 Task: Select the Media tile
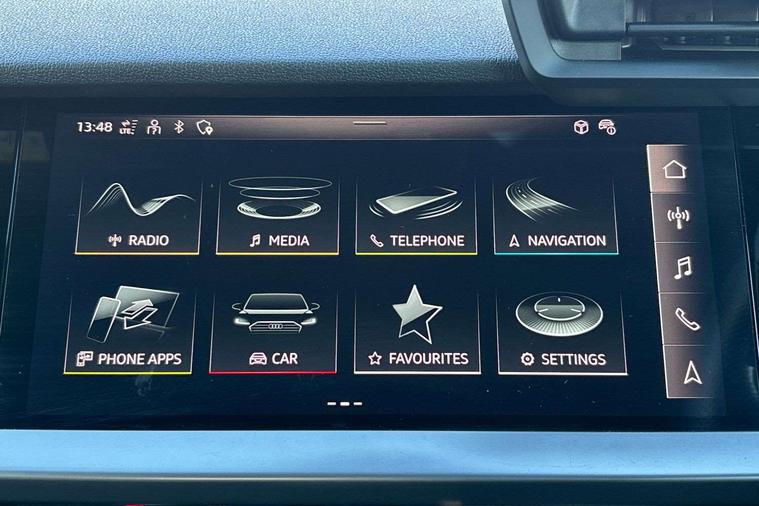point(277,215)
